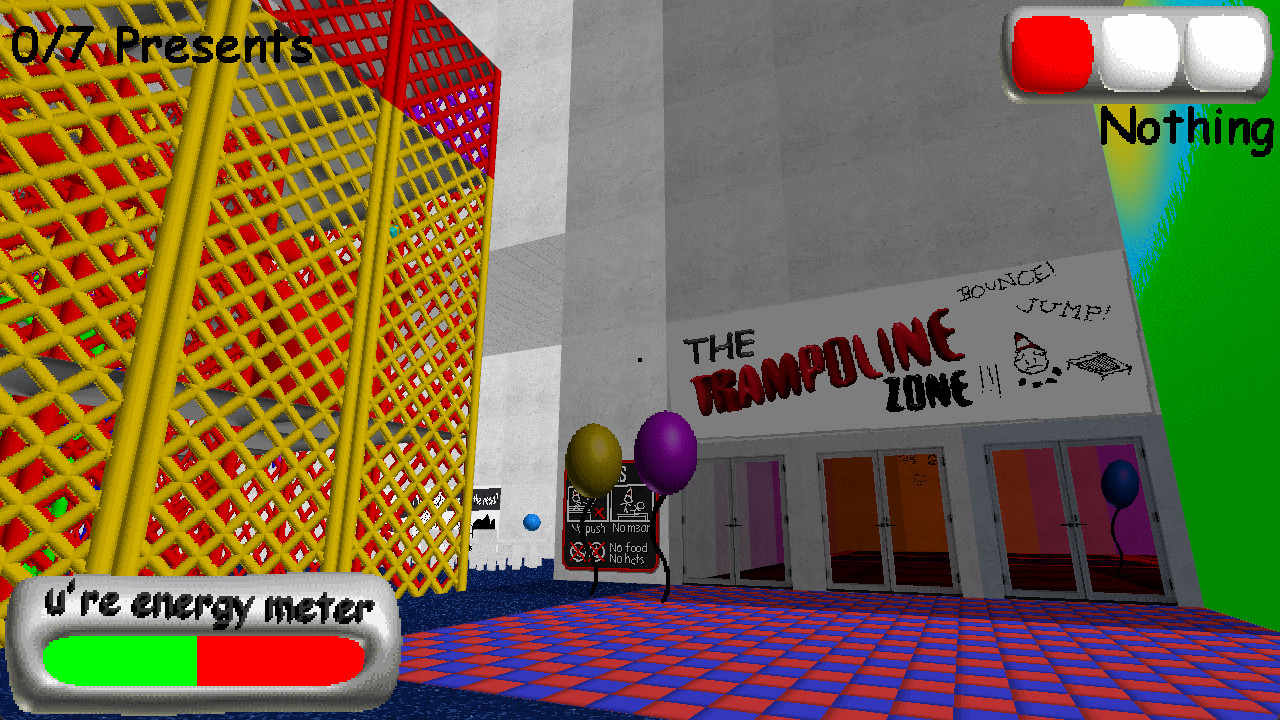
Task: Click the crossed-out food icon on rules board
Action: [x=576, y=551]
